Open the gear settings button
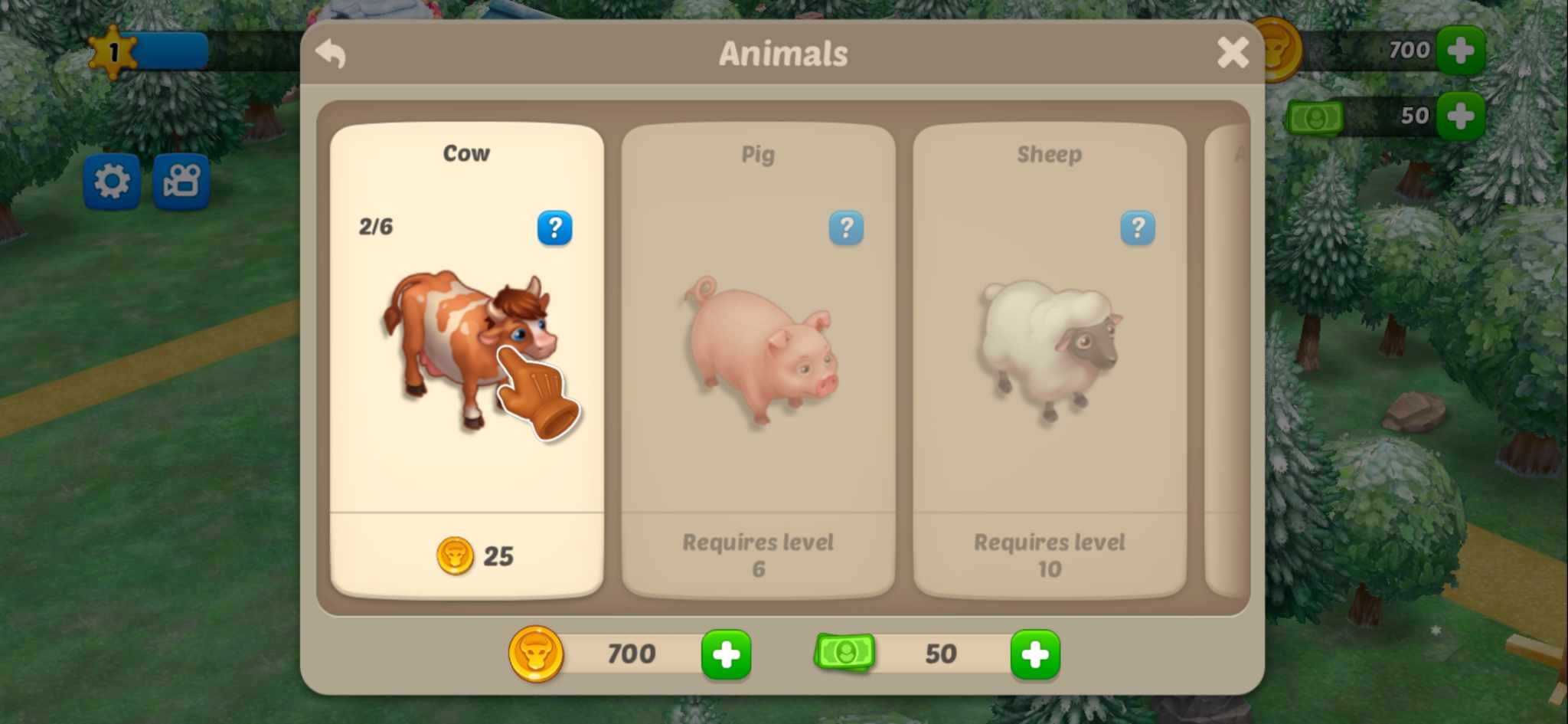1568x724 pixels. coord(112,182)
